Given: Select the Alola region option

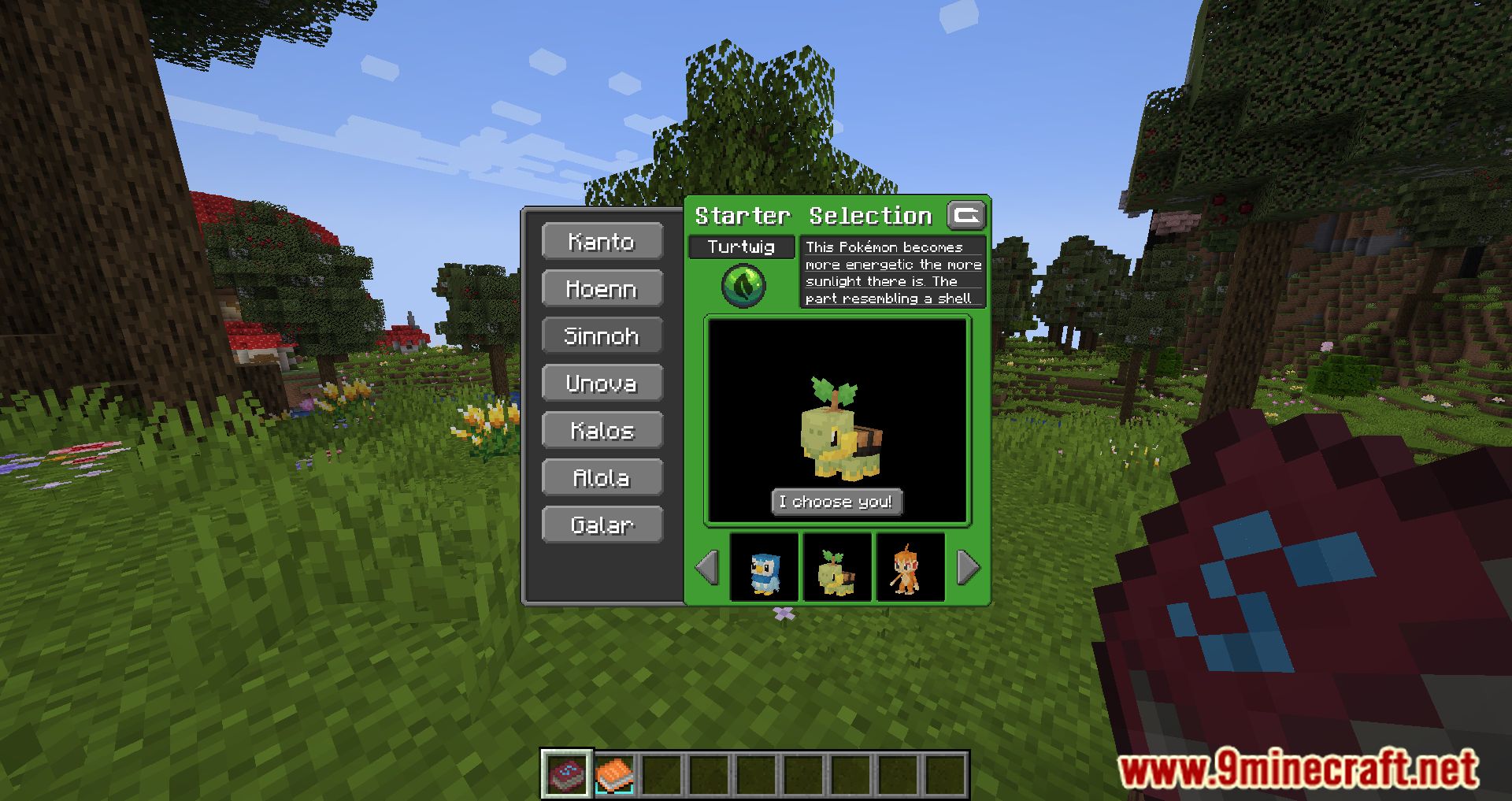Looking at the screenshot, I should click(x=601, y=477).
